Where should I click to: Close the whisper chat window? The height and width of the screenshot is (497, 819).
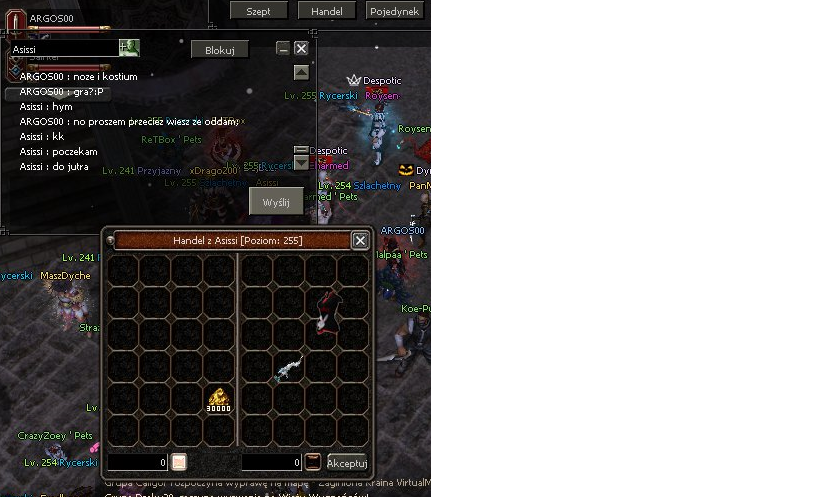(301, 48)
